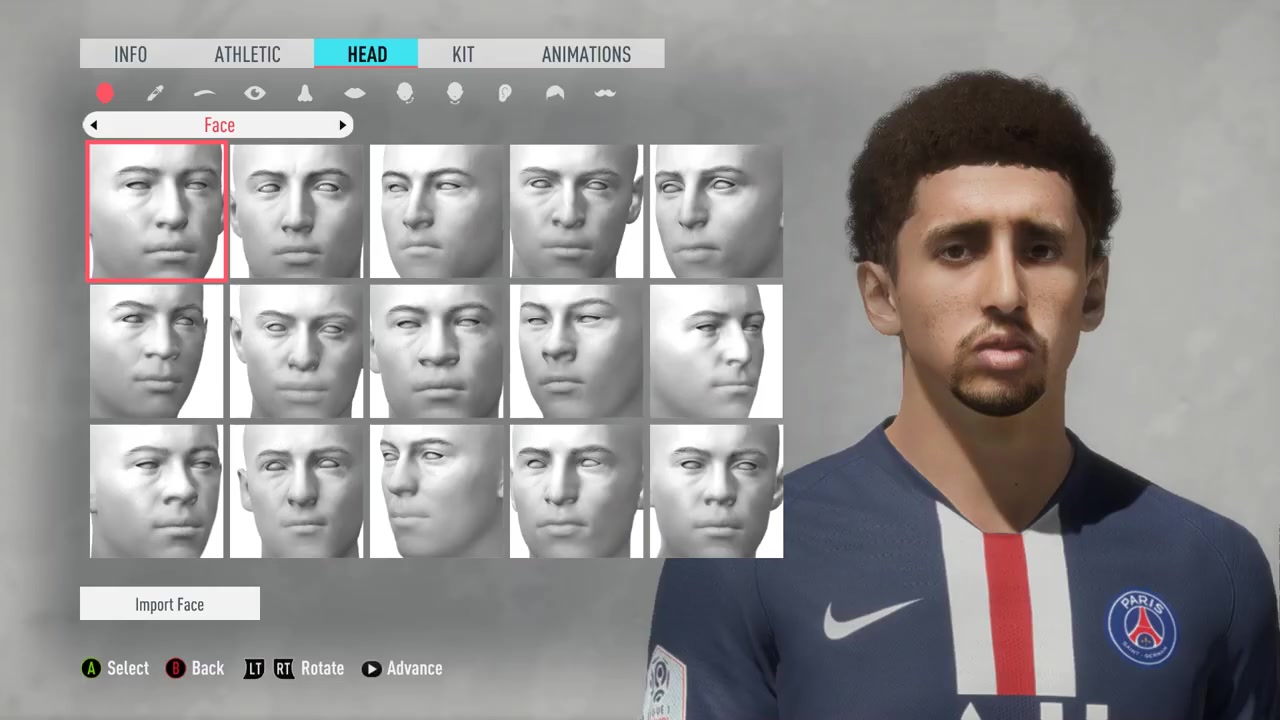Select the hairstyle icon
The width and height of the screenshot is (1280, 720).
pyautogui.click(x=555, y=93)
